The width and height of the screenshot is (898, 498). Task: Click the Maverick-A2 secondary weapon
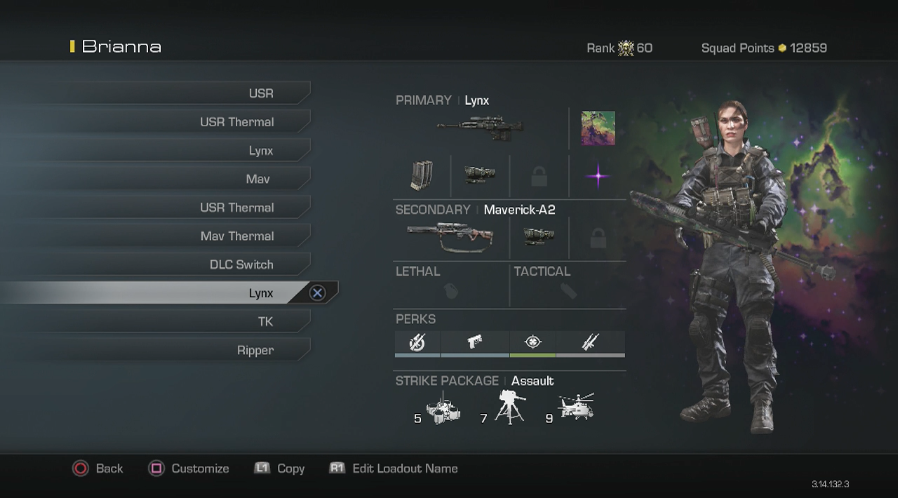point(450,236)
